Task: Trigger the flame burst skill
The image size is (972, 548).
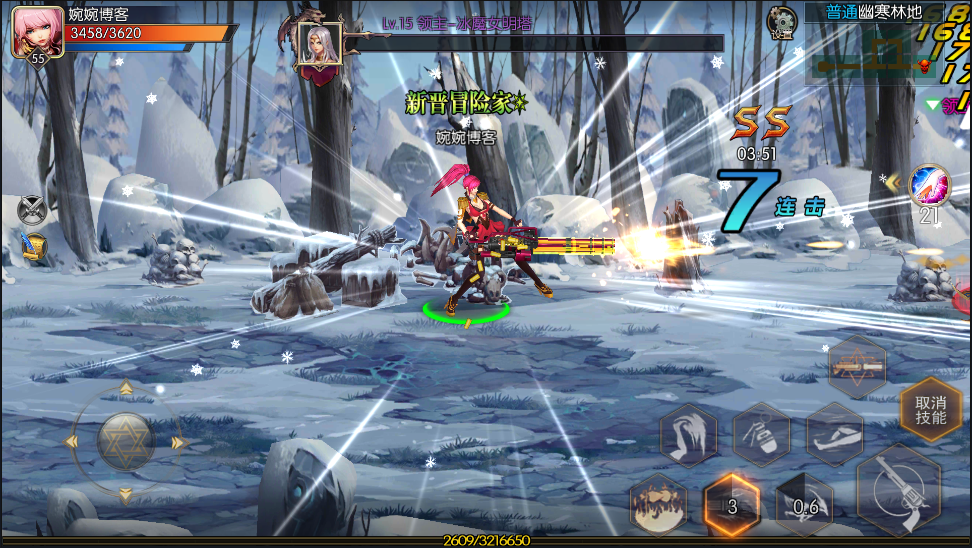Action: pos(658,505)
